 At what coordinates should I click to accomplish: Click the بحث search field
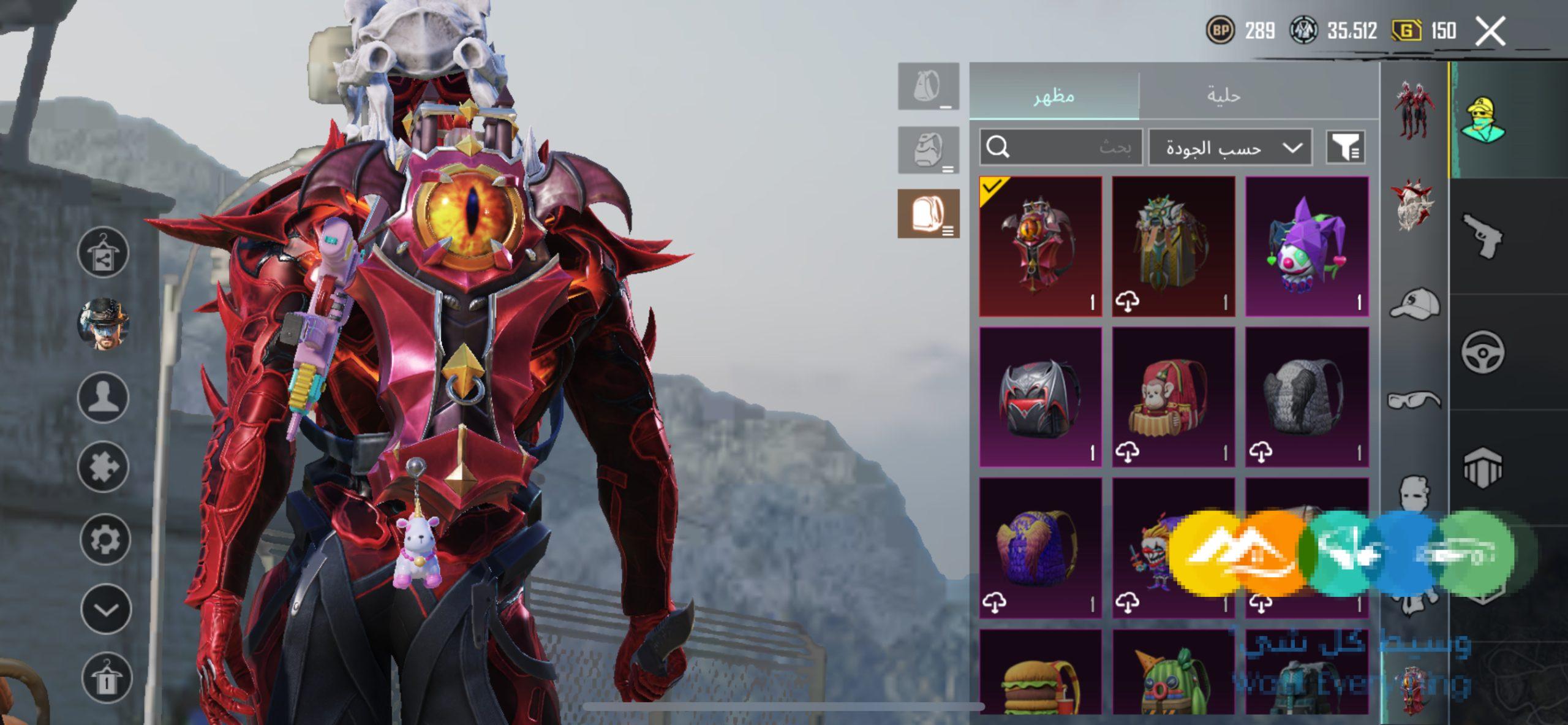[1061, 148]
